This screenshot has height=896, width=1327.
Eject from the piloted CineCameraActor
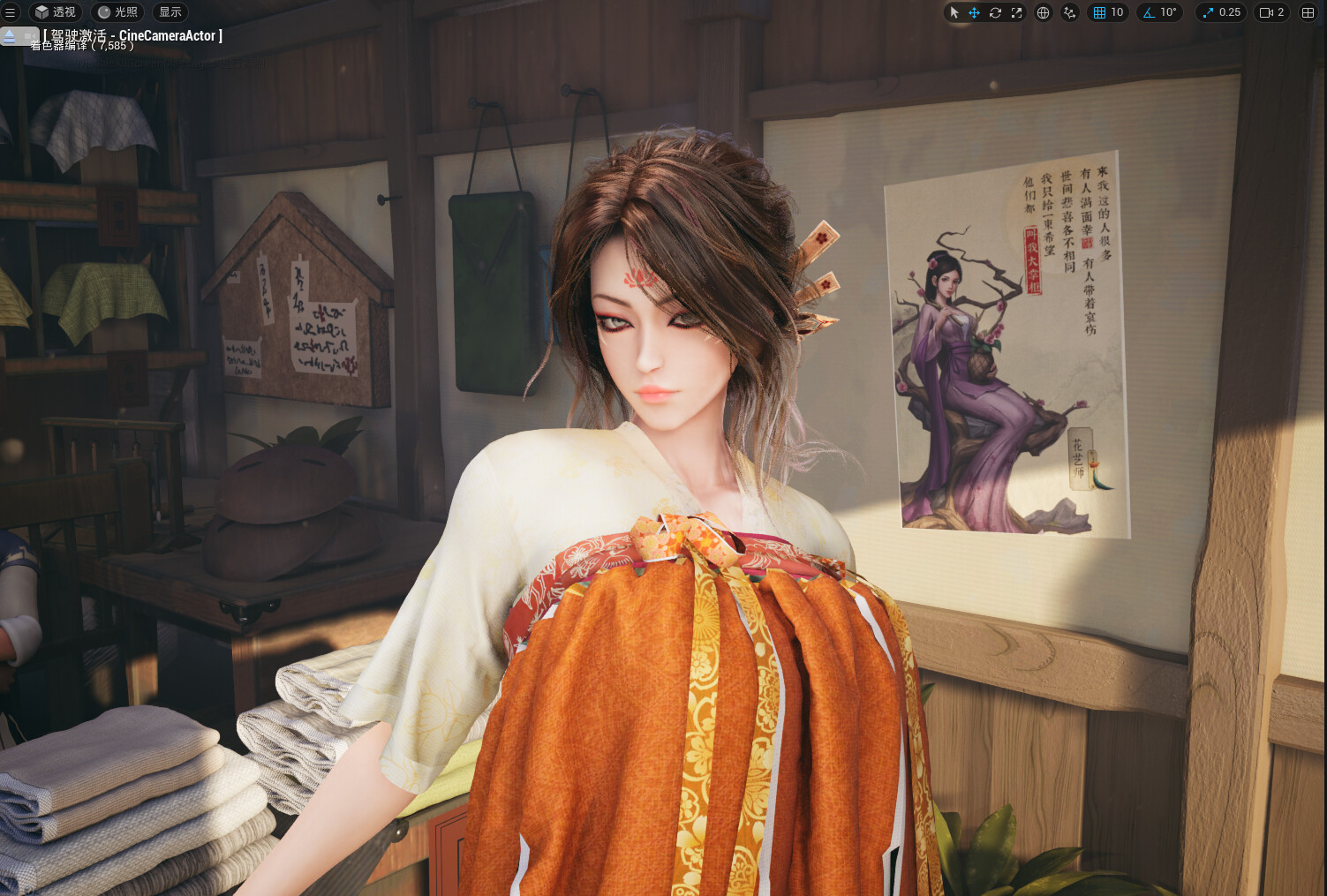pyautogui.click(x=10, y=35)
